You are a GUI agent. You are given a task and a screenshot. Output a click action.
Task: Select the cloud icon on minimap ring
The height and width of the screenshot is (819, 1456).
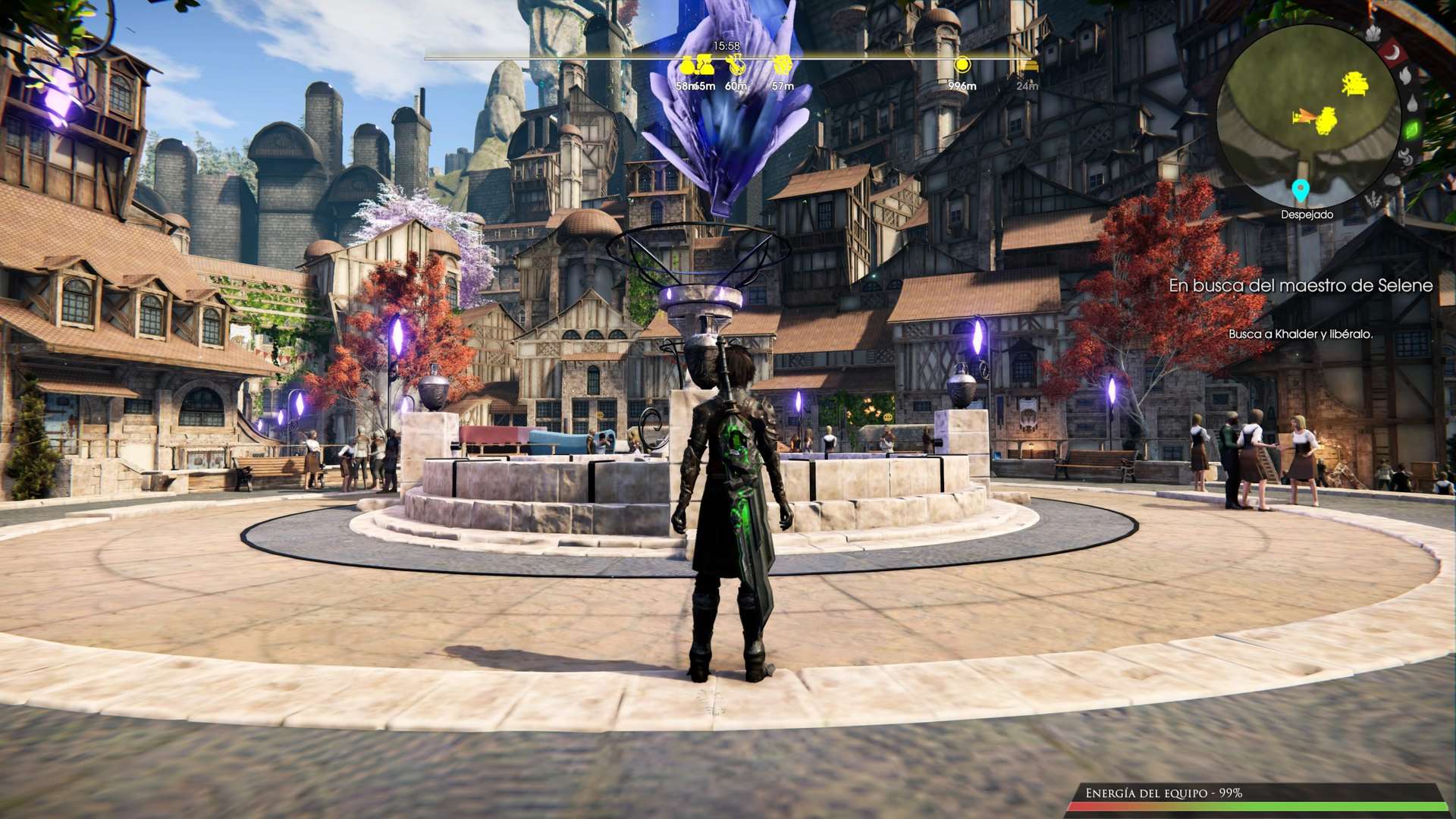coord(1393,180)
